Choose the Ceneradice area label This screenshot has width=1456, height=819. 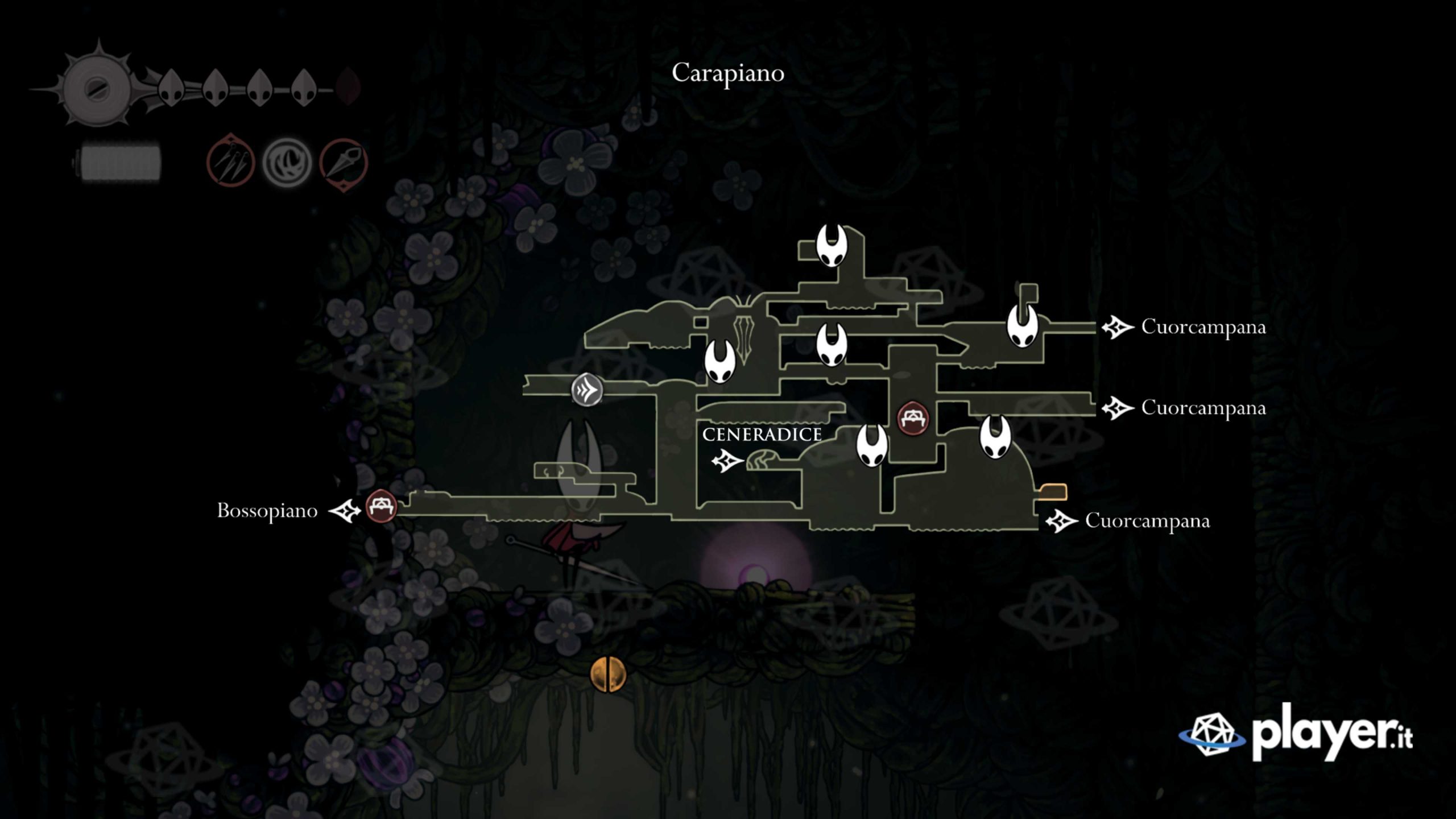[762, 435]
